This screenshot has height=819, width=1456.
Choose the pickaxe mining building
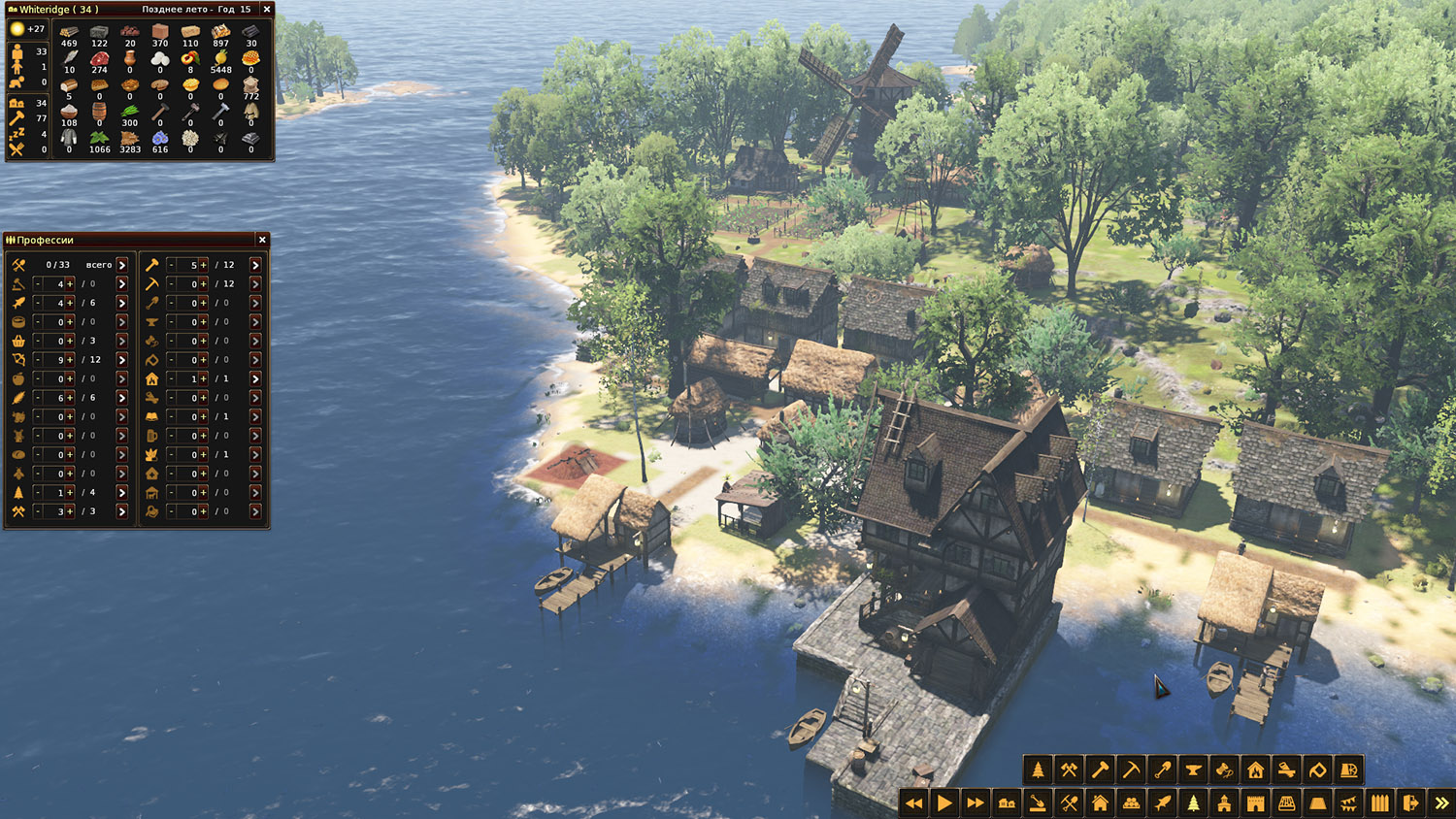click(1131, 770)
